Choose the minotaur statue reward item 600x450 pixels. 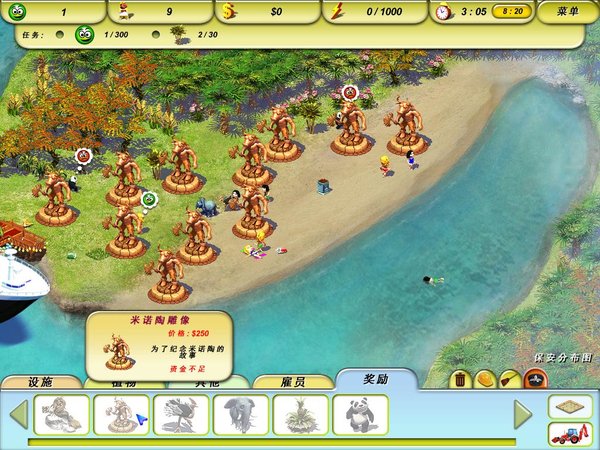[x=121, y=414]
